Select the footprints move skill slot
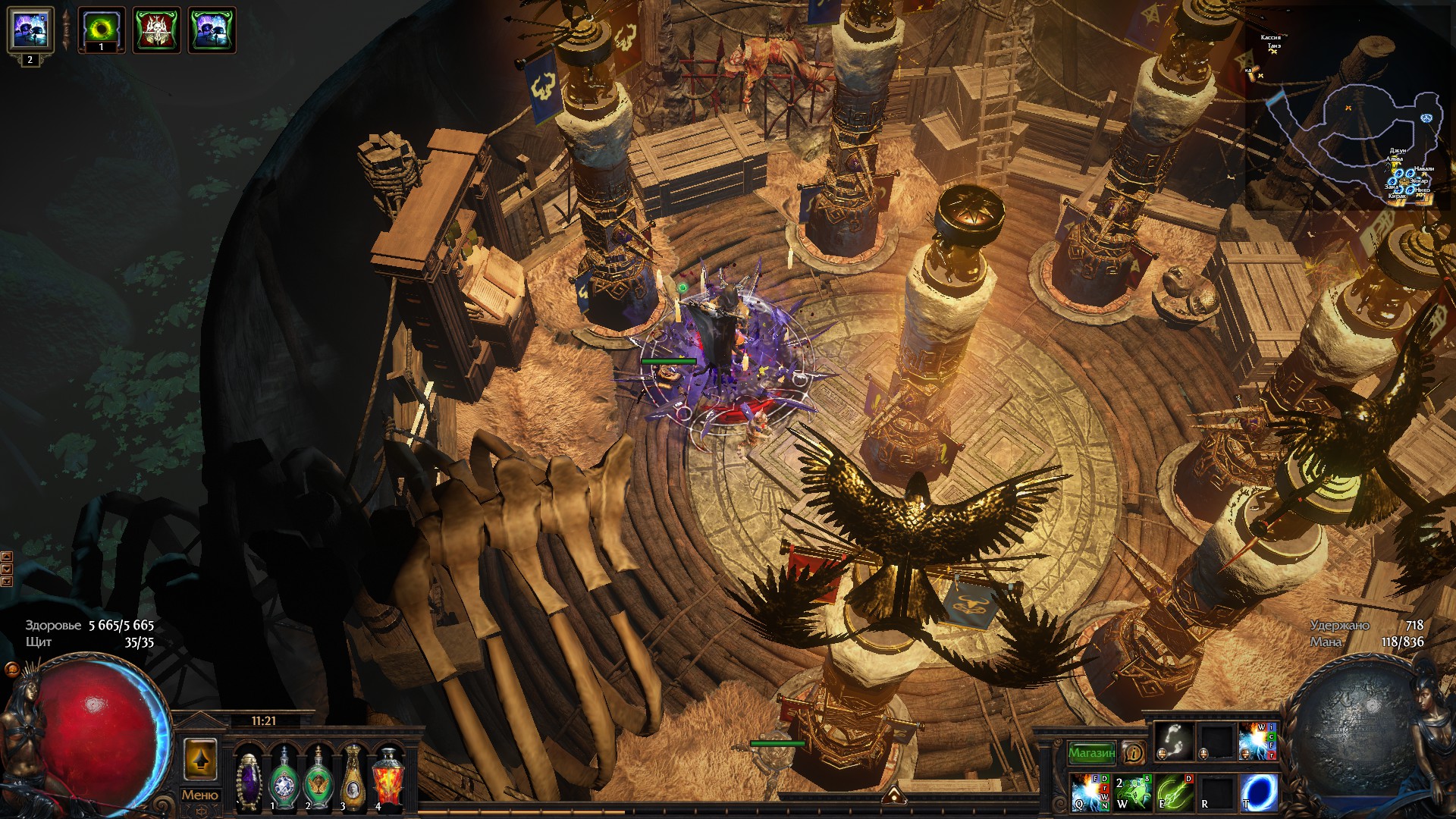1456x819 pixels. (1174, 740)
